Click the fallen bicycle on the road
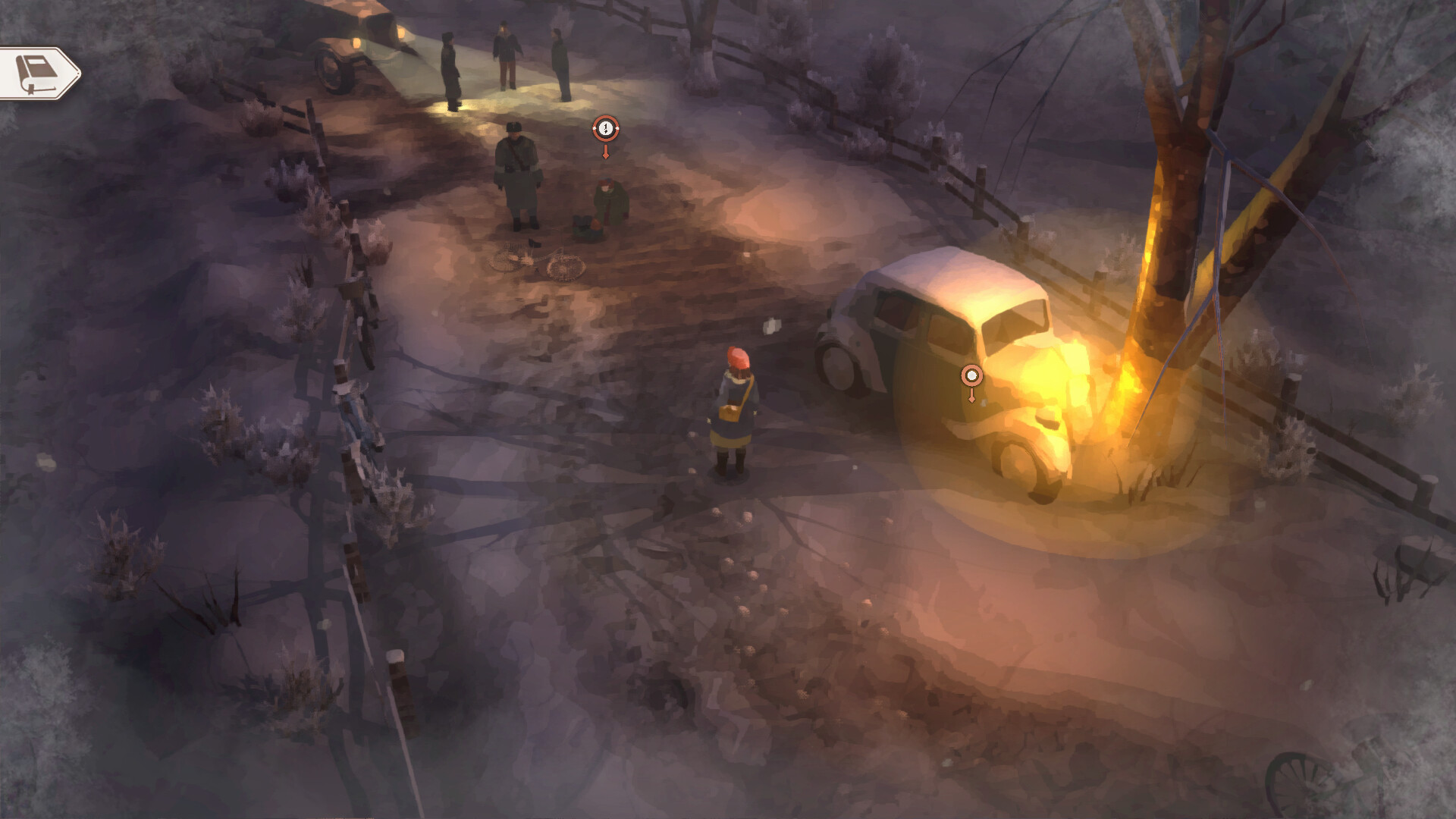This screenshot has height=819, width=1456. coord(538,262)
